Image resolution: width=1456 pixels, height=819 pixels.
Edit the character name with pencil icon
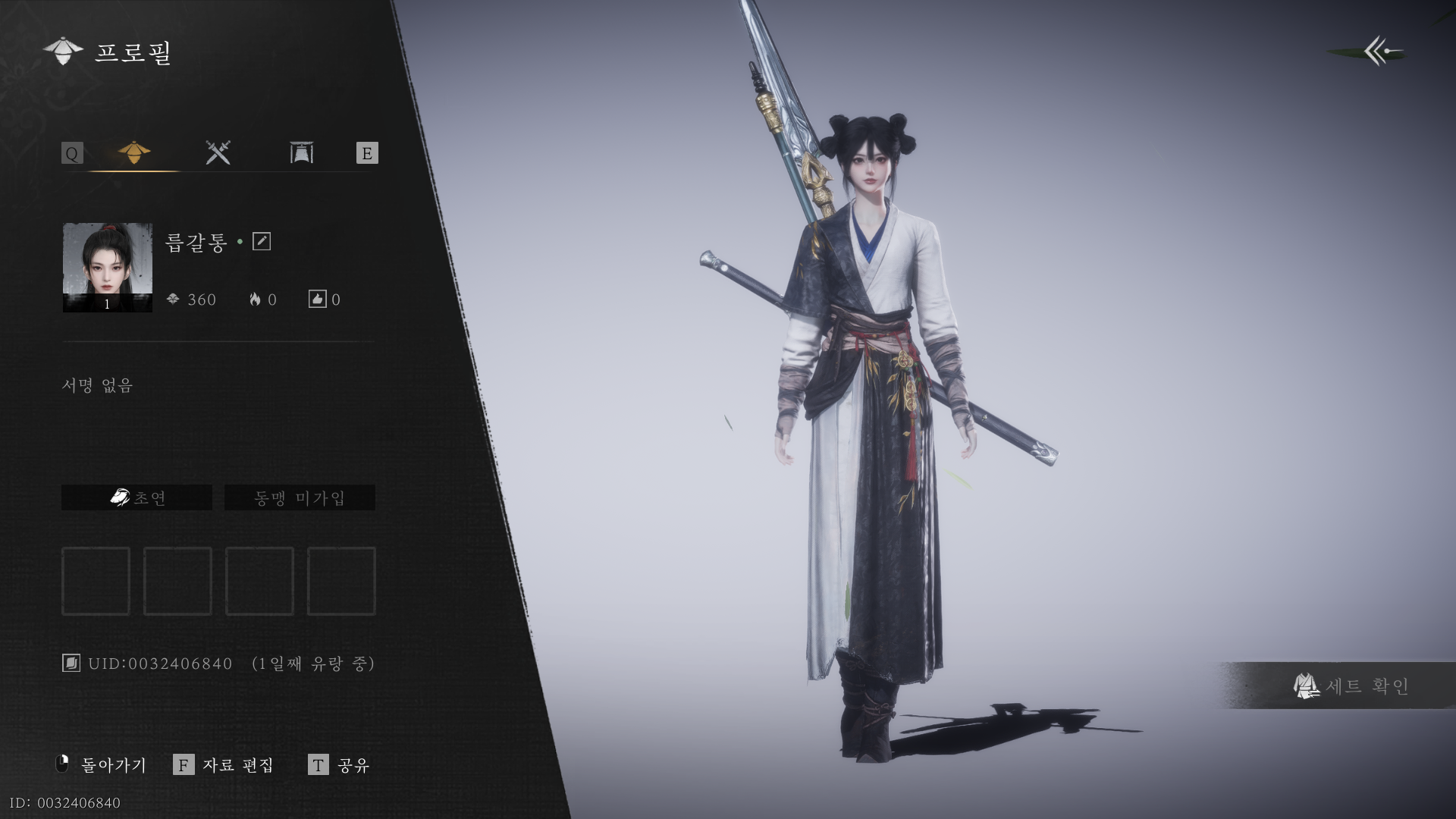coord(262,241)
